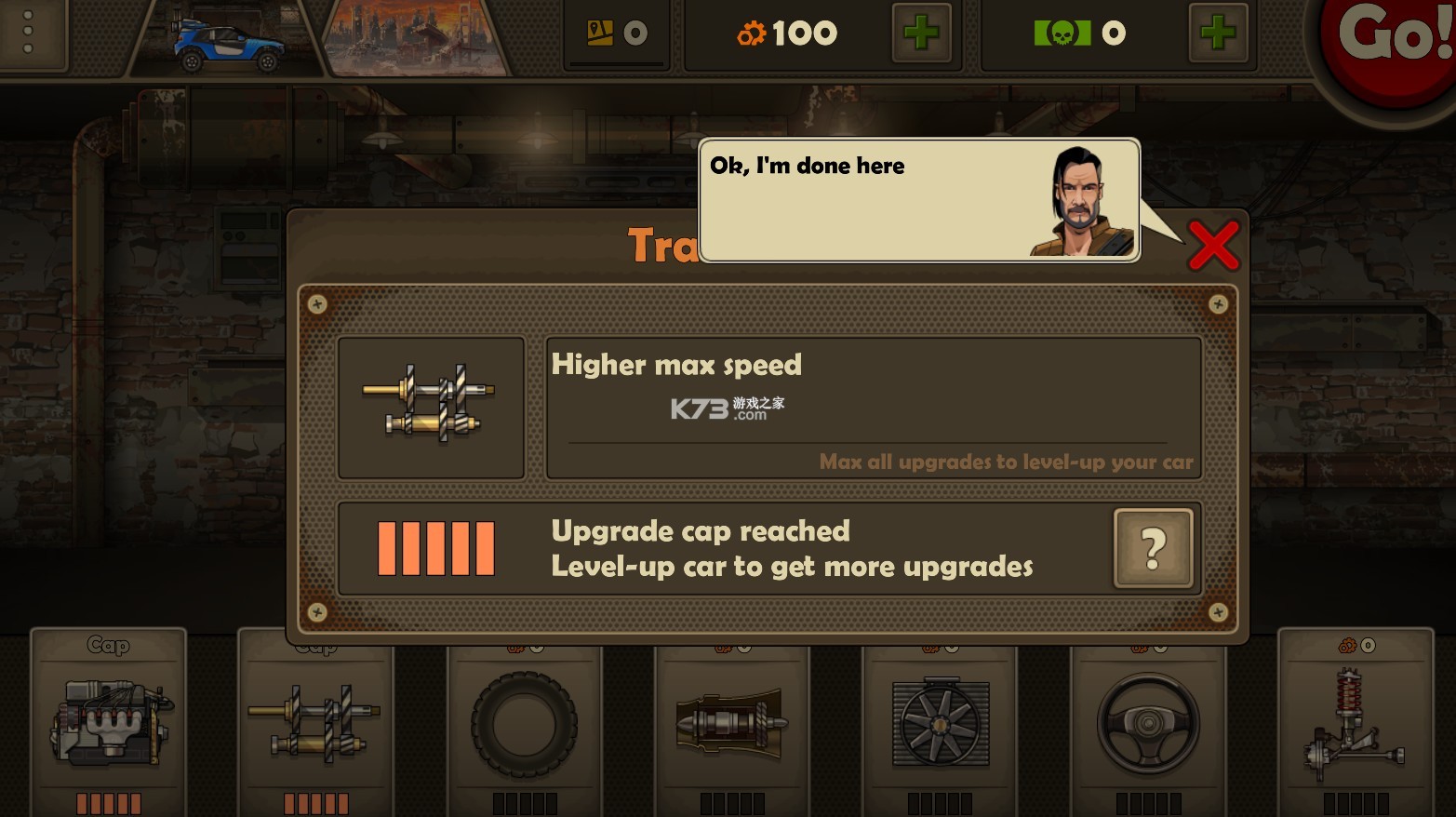
Task: Open the three-dot options menu
Action: tap(28, 33)
